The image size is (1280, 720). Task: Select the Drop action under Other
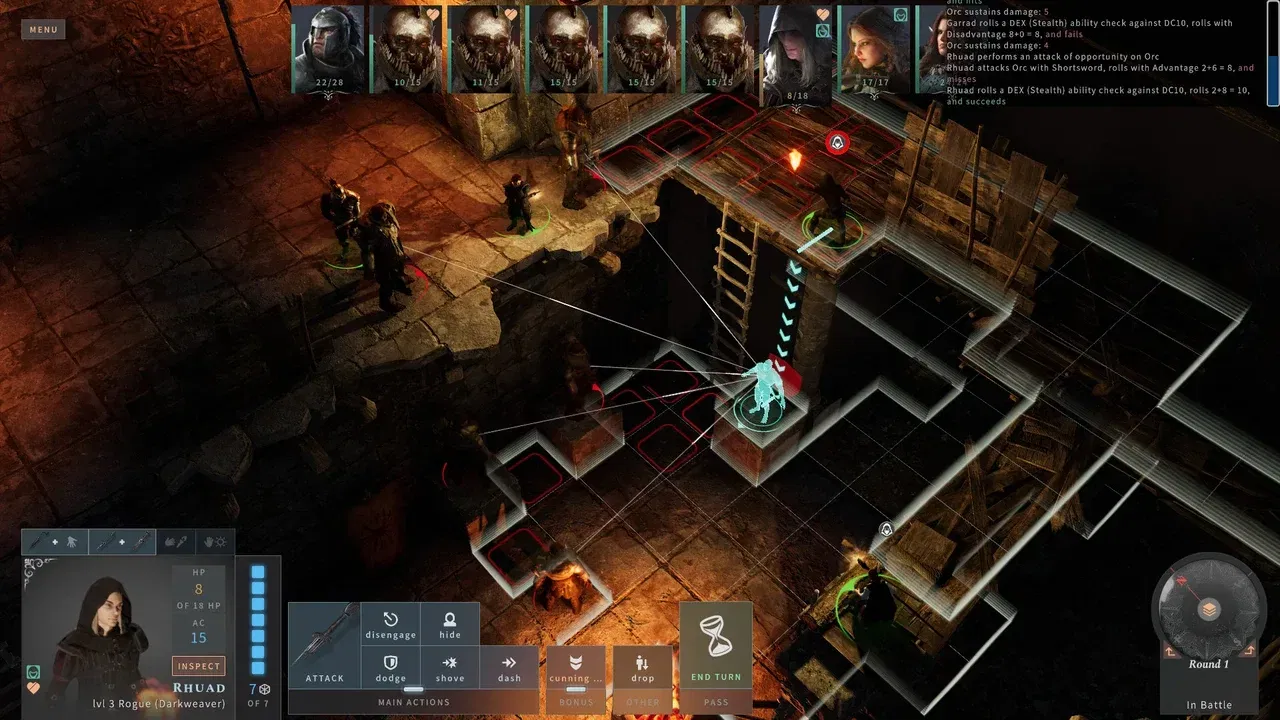tap(642, 667)
